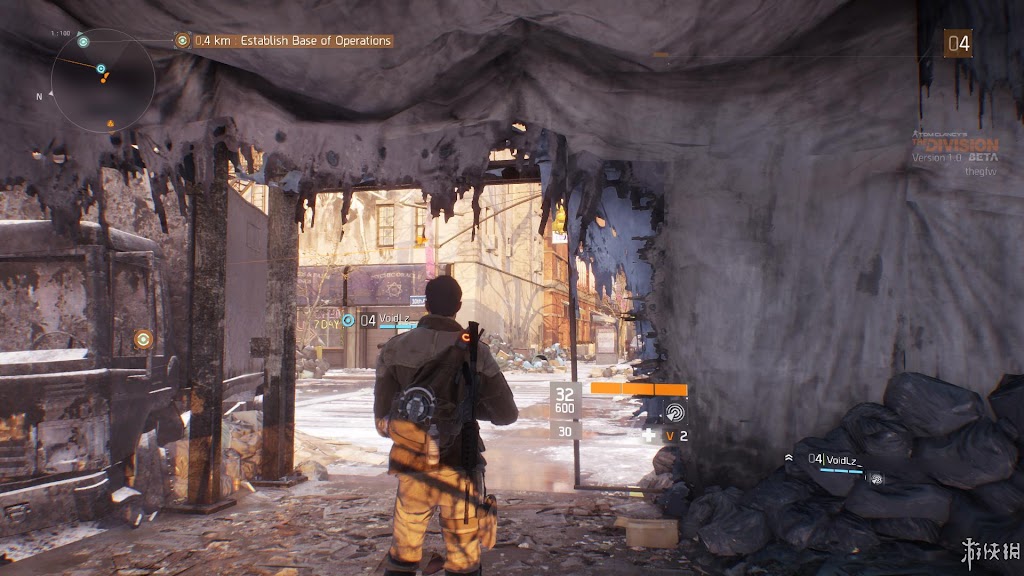Viewport: 1024px width, 576px height.
Task: Select the orange objective waypoint marker on the truck
Action: pos(143,339)
